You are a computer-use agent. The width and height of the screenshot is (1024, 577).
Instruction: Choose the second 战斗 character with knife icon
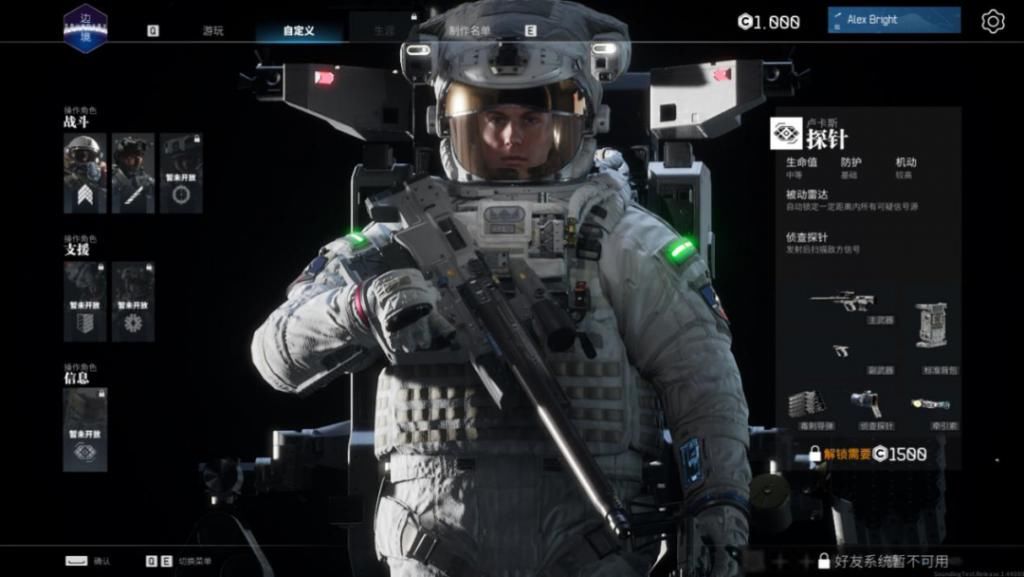click(x=133, y=173)
